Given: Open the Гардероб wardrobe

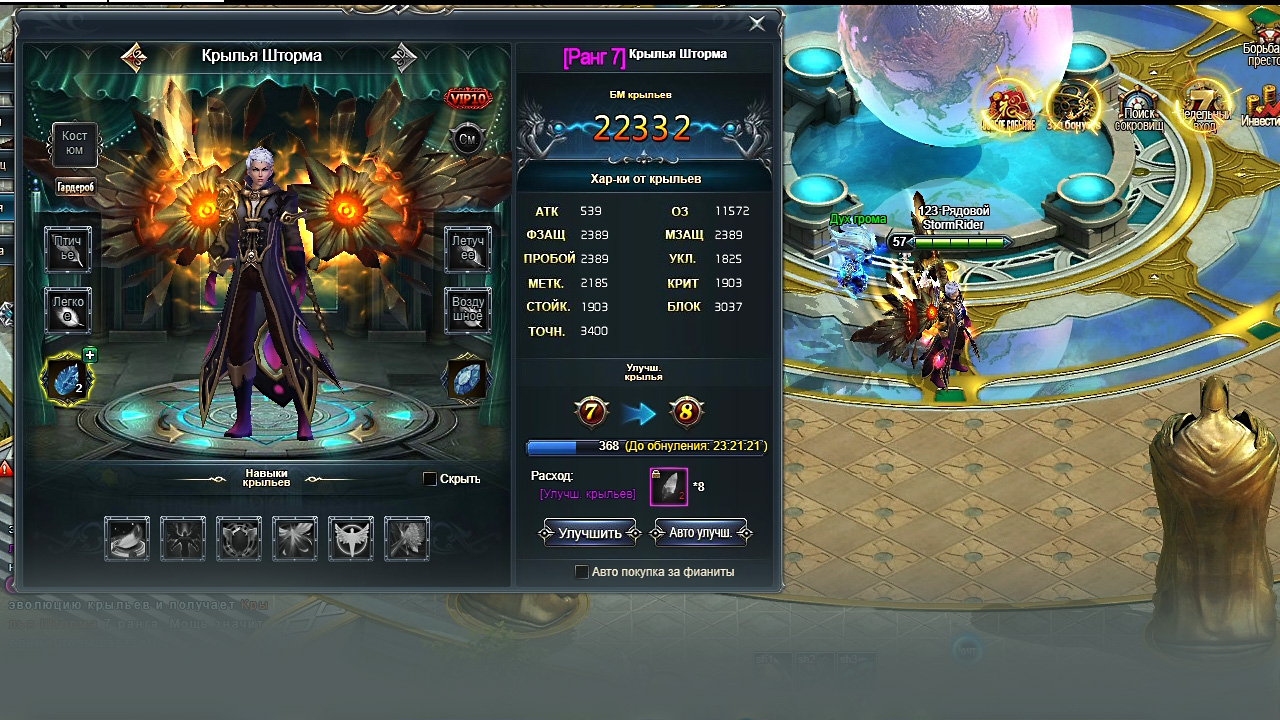Looking at the screenshot, I should pyautogui.click(x=75, y=187).
